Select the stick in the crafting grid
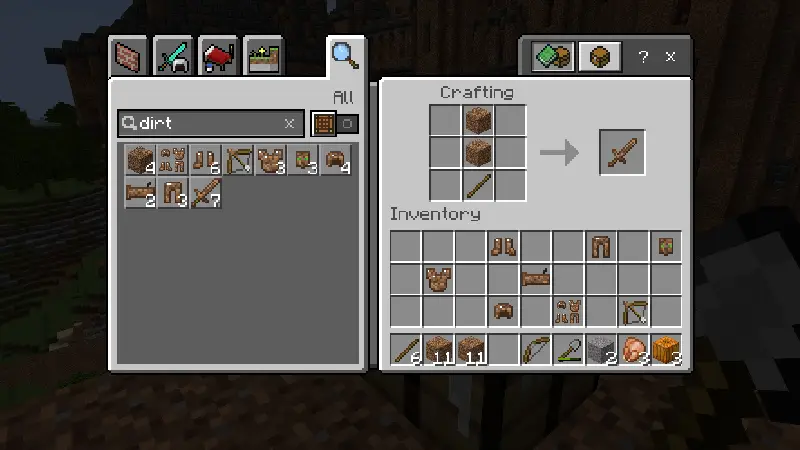 [478, 185]
